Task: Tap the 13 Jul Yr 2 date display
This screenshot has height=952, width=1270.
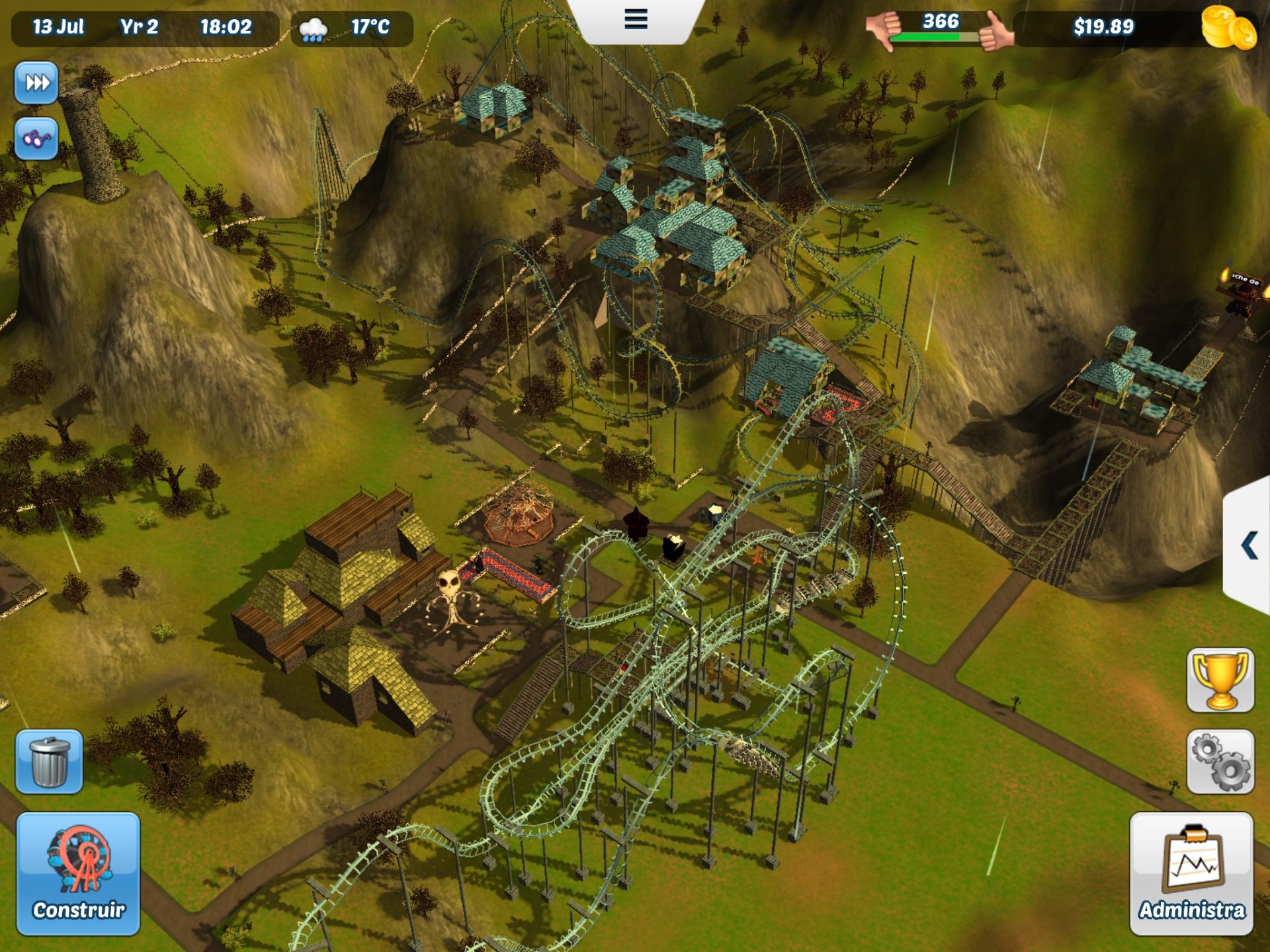Action: (99, 28)
